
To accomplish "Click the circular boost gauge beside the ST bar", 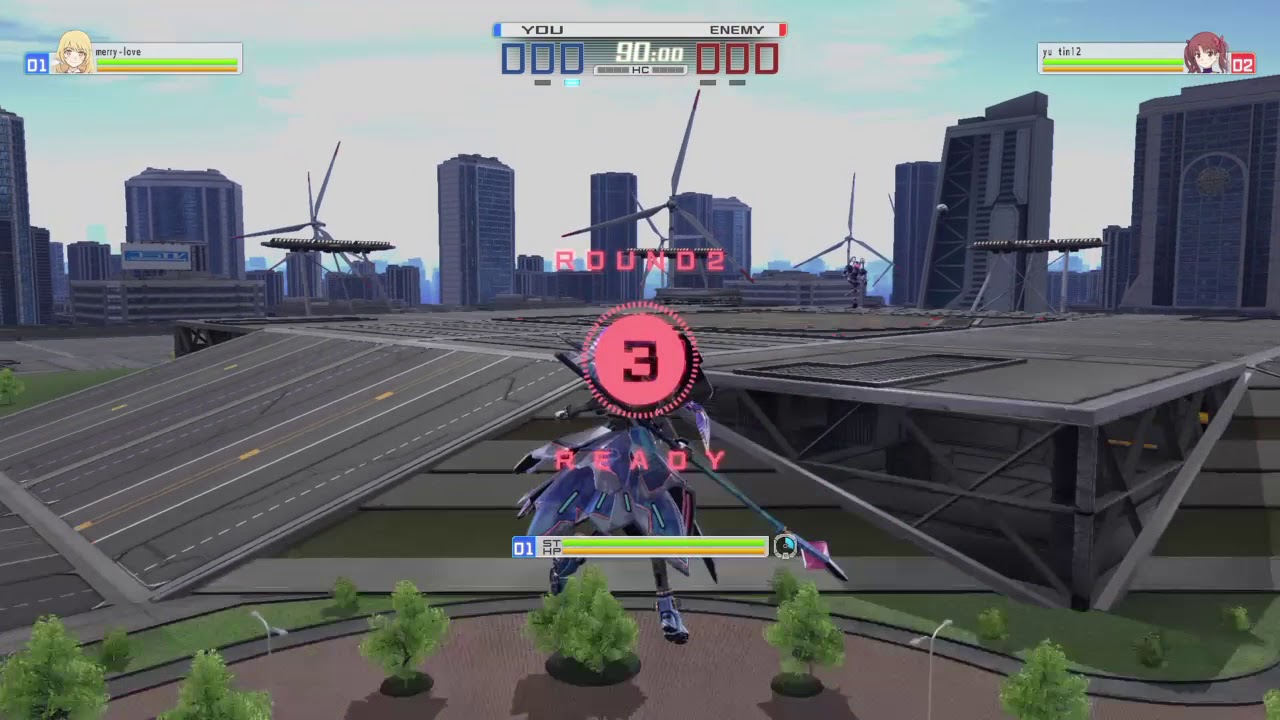I will click(787, 548).
